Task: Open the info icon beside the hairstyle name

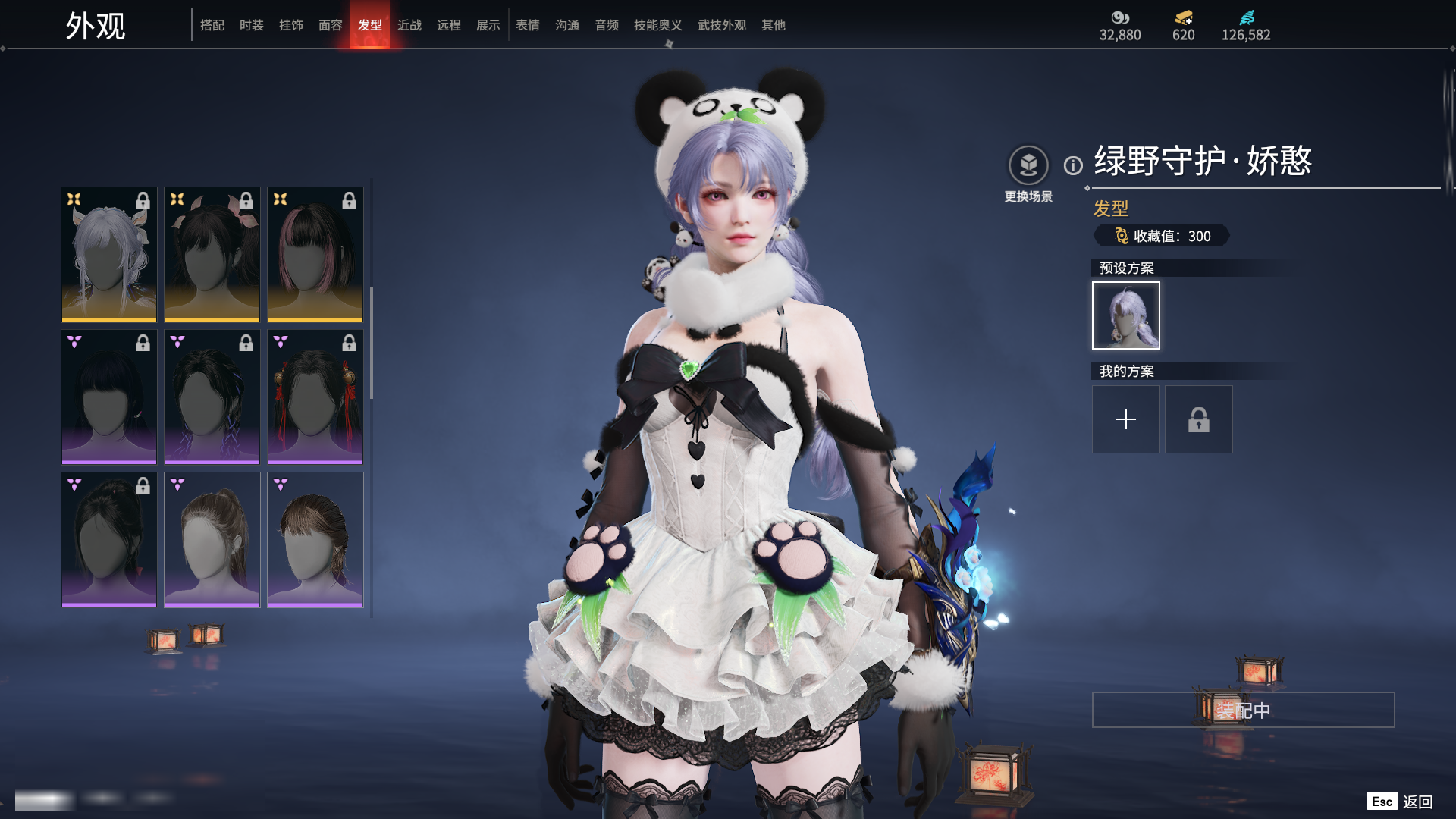Action: [x=1073, y=165]
